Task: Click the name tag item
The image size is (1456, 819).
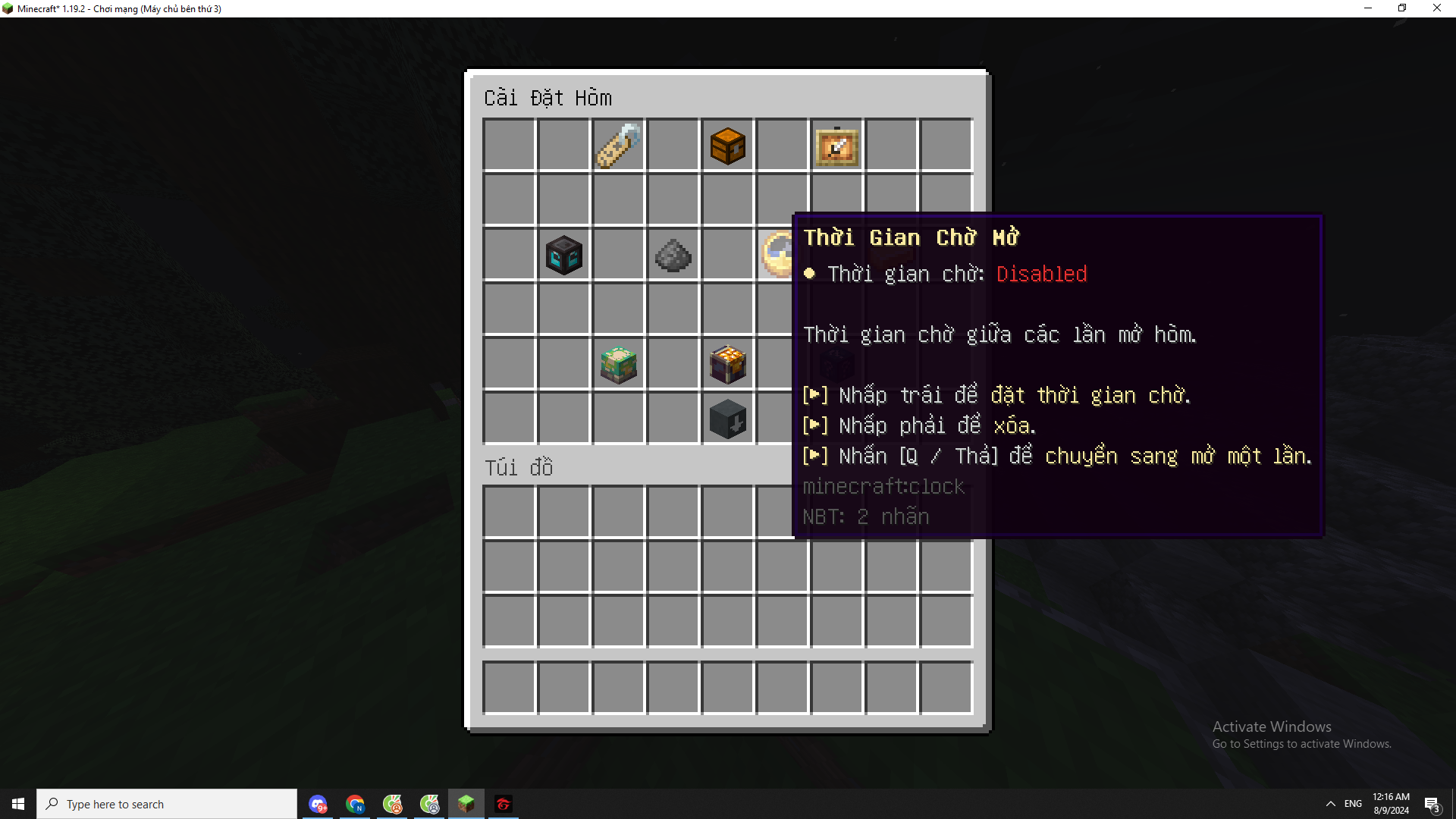Action: pos(618,146)
